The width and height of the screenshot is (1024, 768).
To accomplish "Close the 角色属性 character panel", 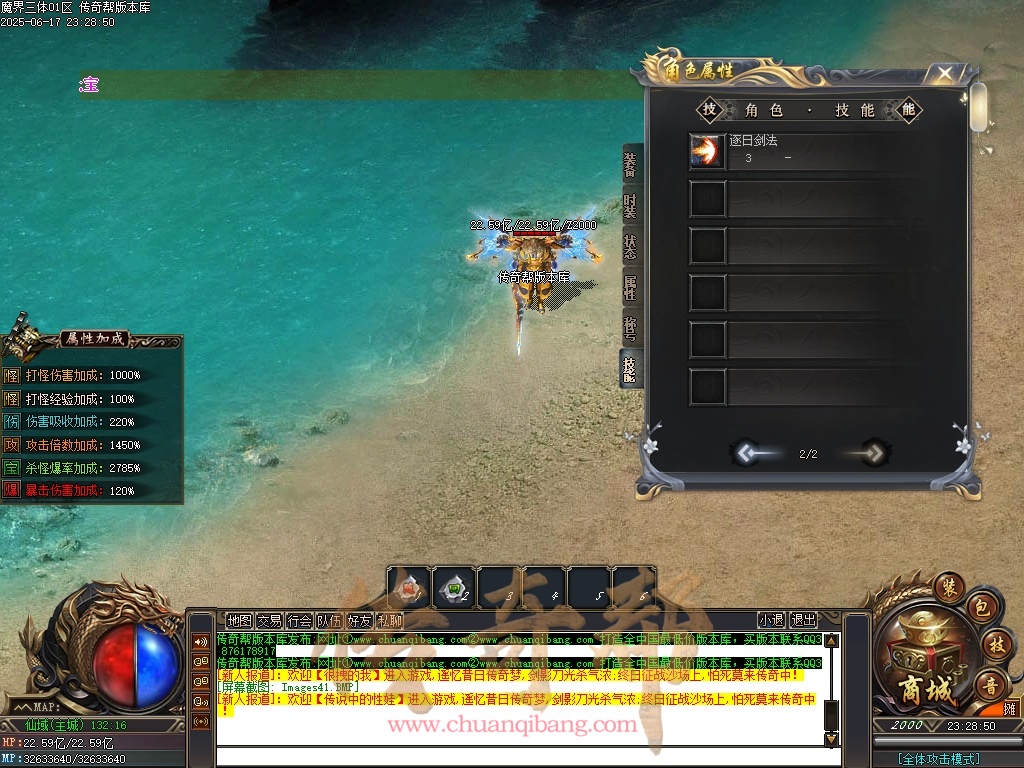I will (x=944, y=74).
